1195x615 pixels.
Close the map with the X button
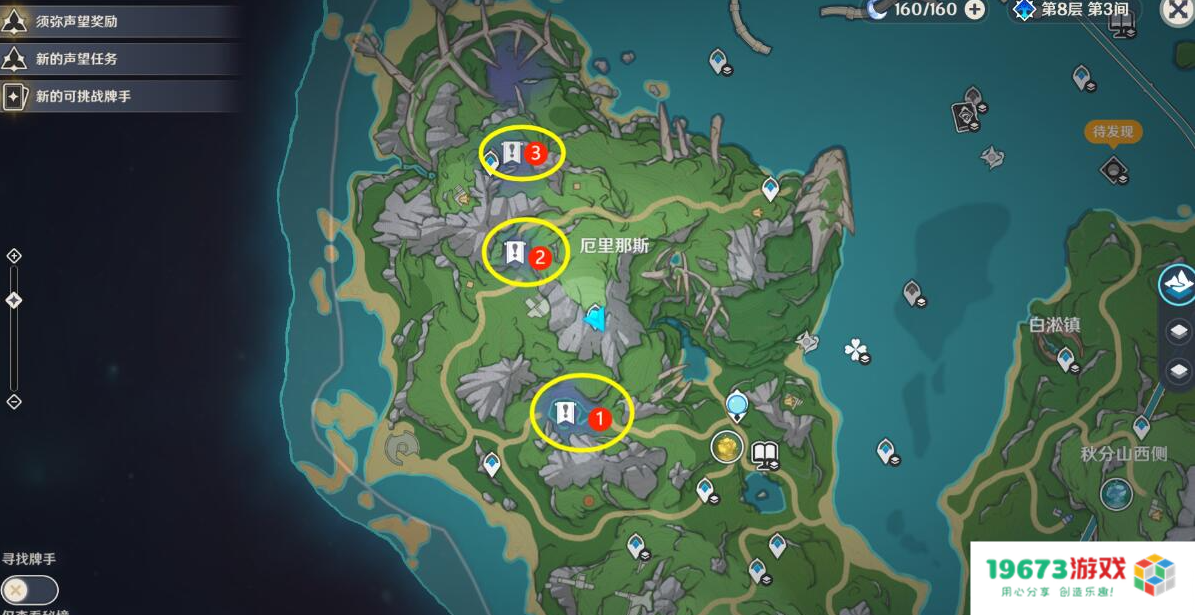point(1178,10)
